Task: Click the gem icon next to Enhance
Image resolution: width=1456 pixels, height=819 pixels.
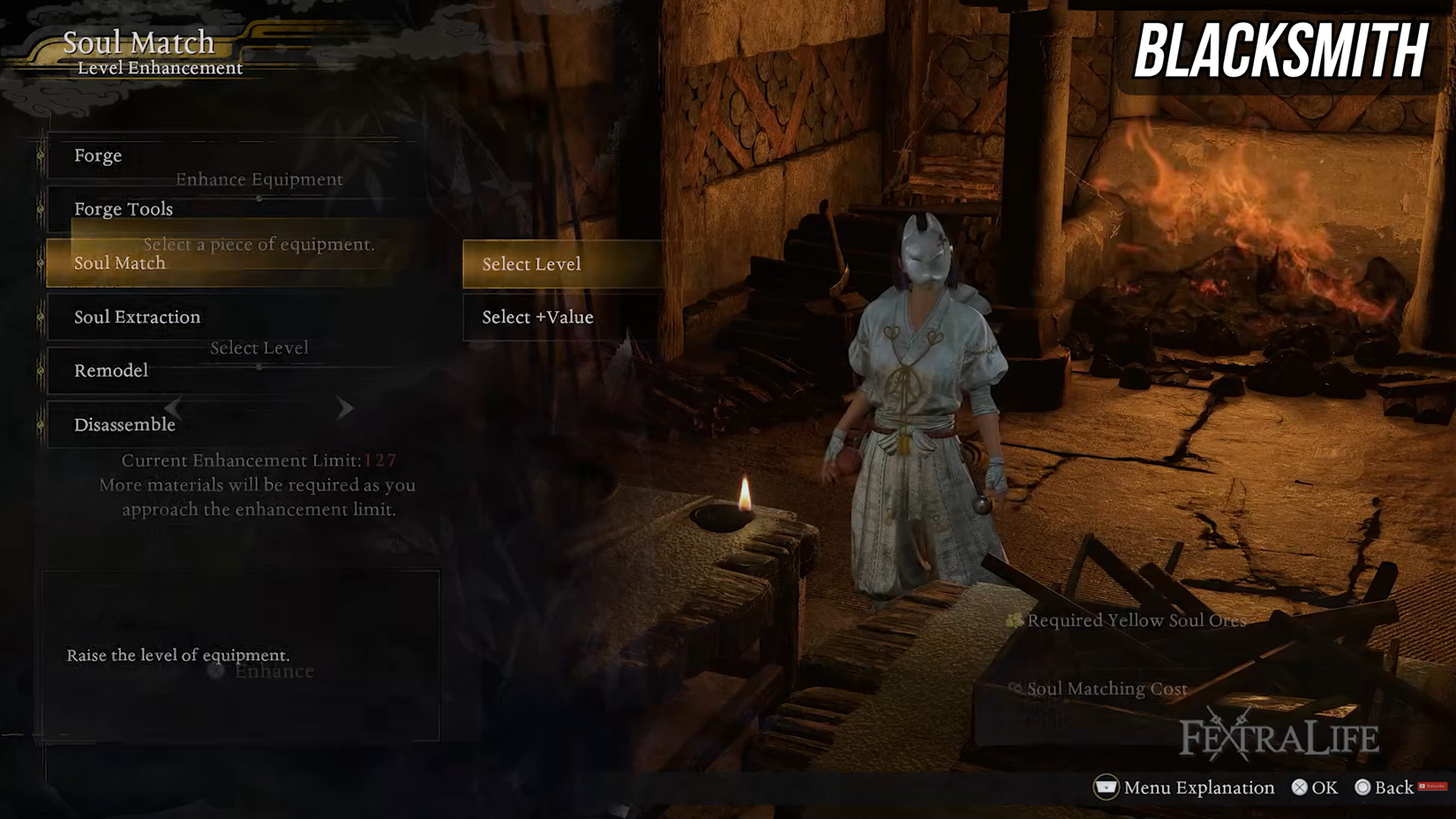Action: [214, 672]
